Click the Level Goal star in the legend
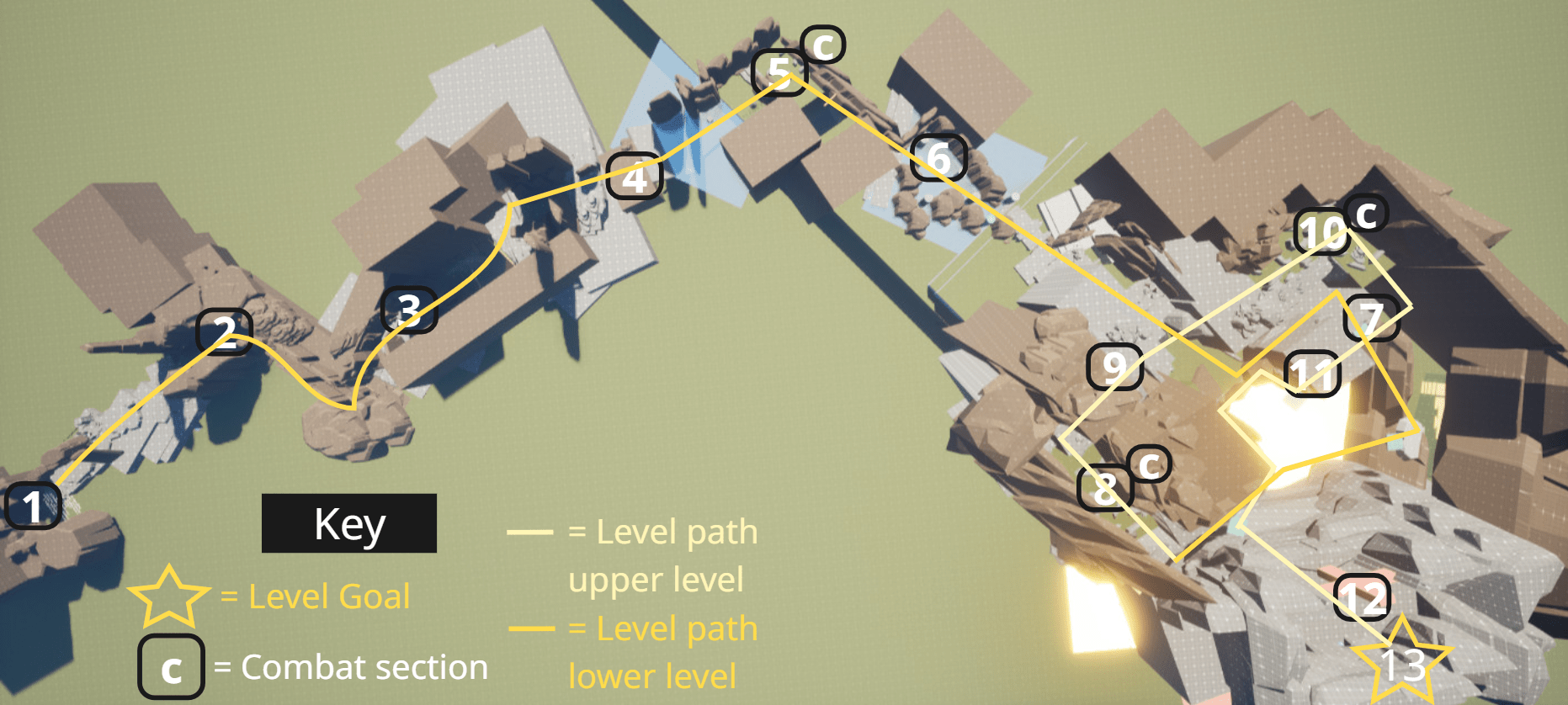Image resolution: width=1568 pixels, height=705 pixels. point(168,596)
